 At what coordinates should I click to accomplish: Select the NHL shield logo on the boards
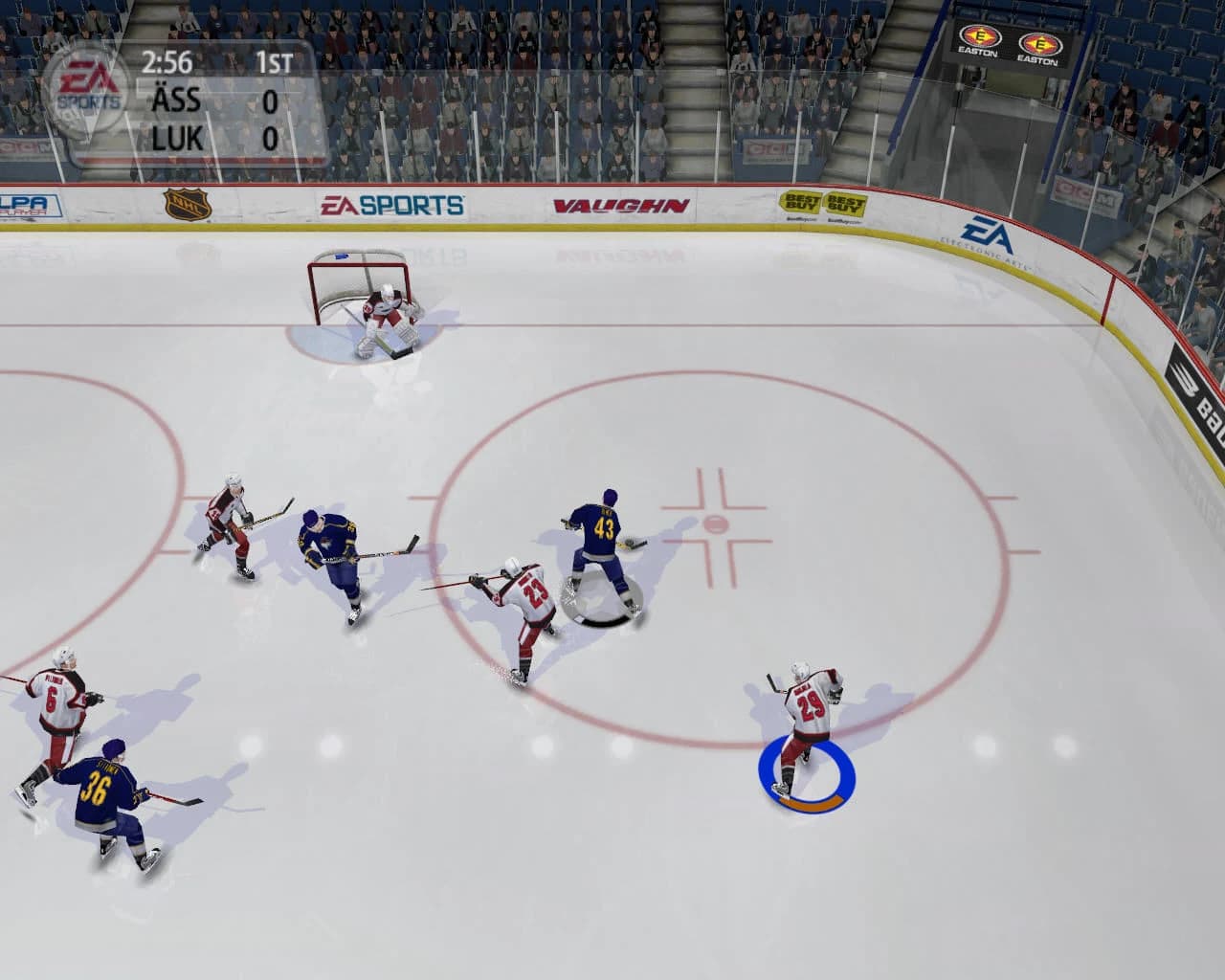pos(189,204)
